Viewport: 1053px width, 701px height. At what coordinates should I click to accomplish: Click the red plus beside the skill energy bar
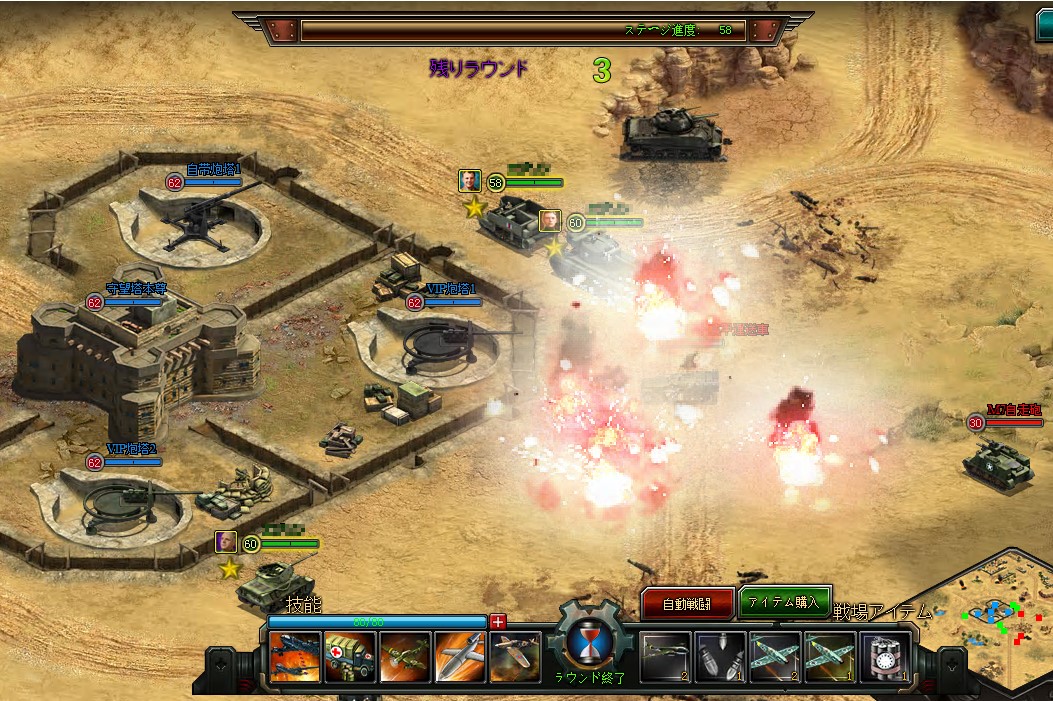click(x=498, y=622)
